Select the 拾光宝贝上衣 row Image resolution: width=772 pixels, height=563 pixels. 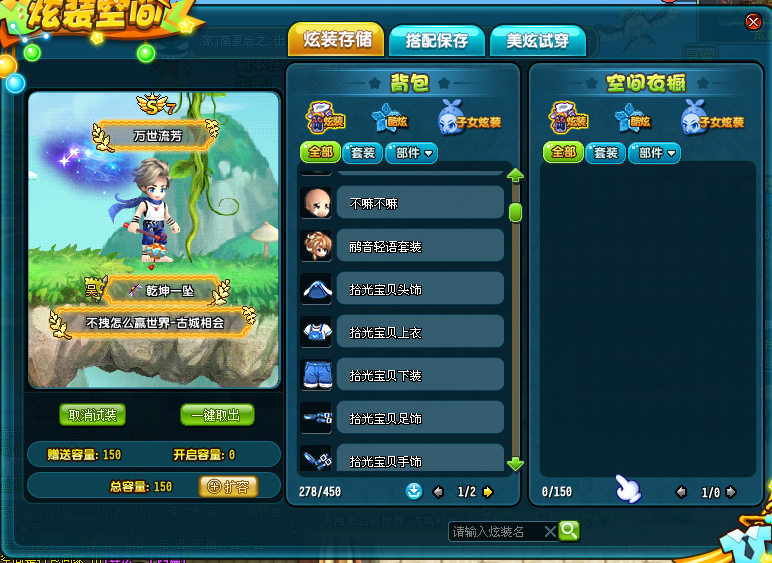click(419, 332)
